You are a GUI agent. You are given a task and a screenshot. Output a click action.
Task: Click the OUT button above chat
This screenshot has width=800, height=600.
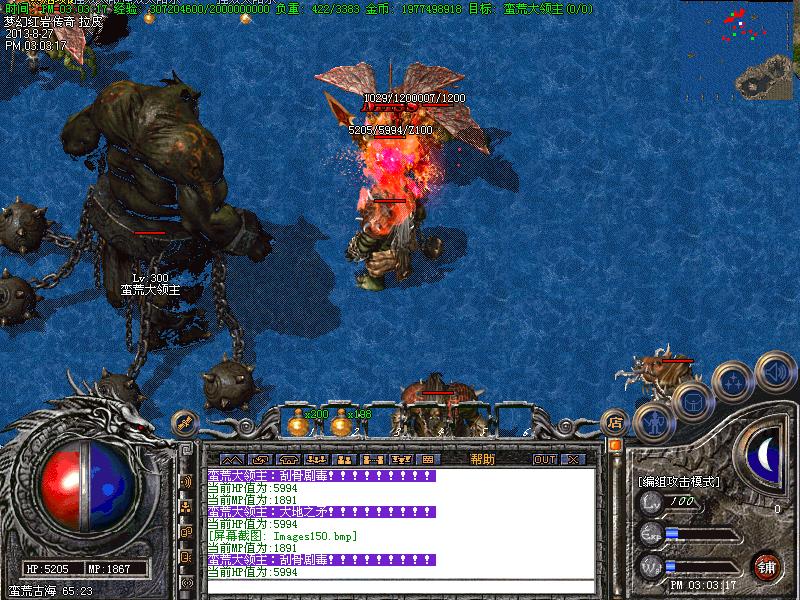tap(544, 459)
